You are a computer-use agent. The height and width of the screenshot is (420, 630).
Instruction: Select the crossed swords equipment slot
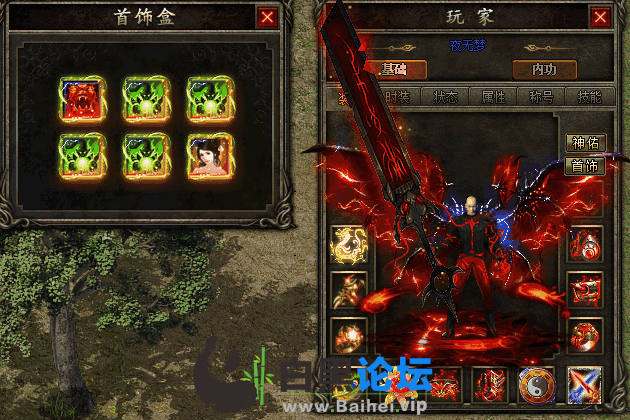point(585,385)
